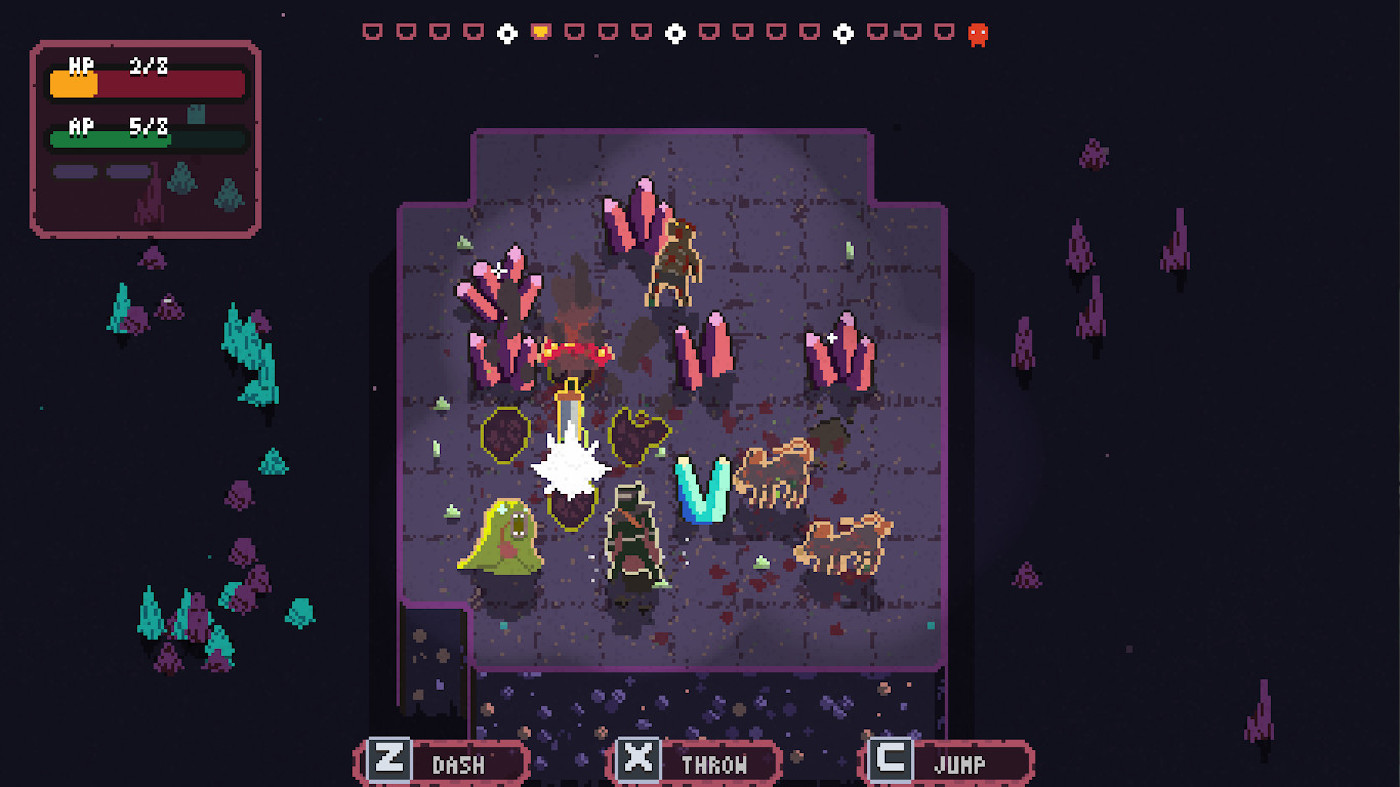Click the third white diamond checkpoint marker

tap(844, 32)
